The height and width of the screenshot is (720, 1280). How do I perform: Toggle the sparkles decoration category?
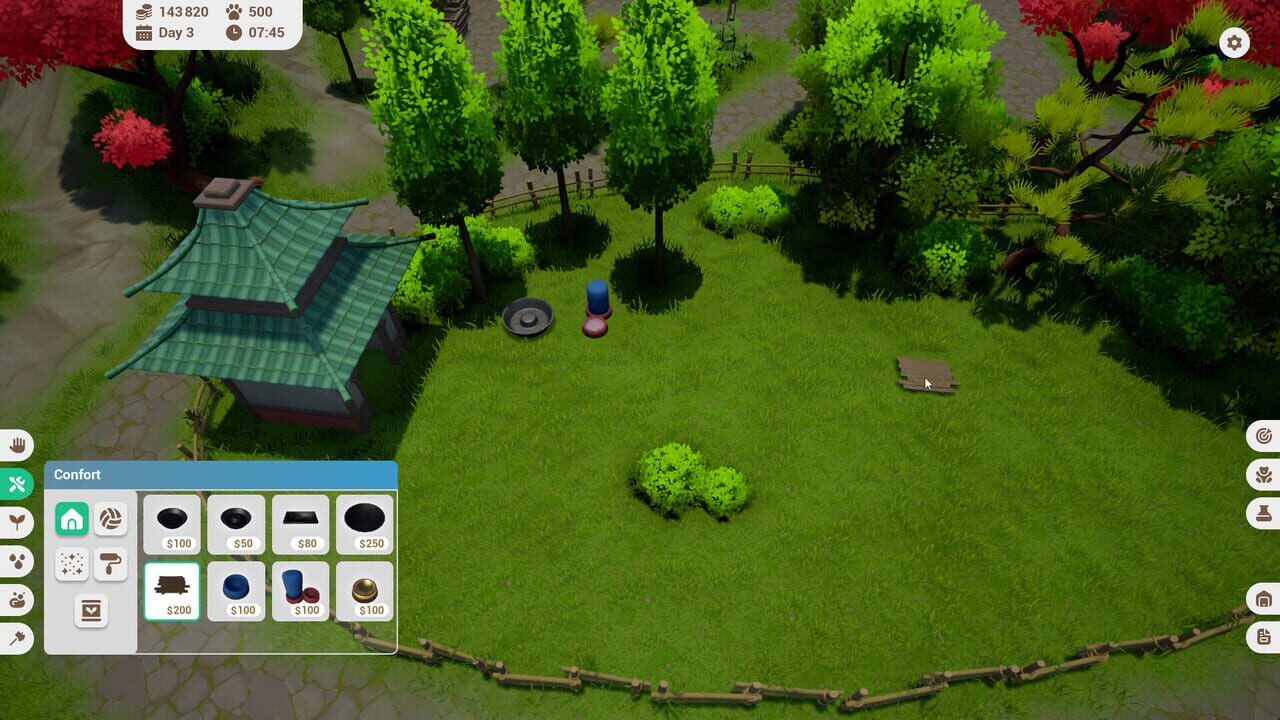click(x=73, y=564)
